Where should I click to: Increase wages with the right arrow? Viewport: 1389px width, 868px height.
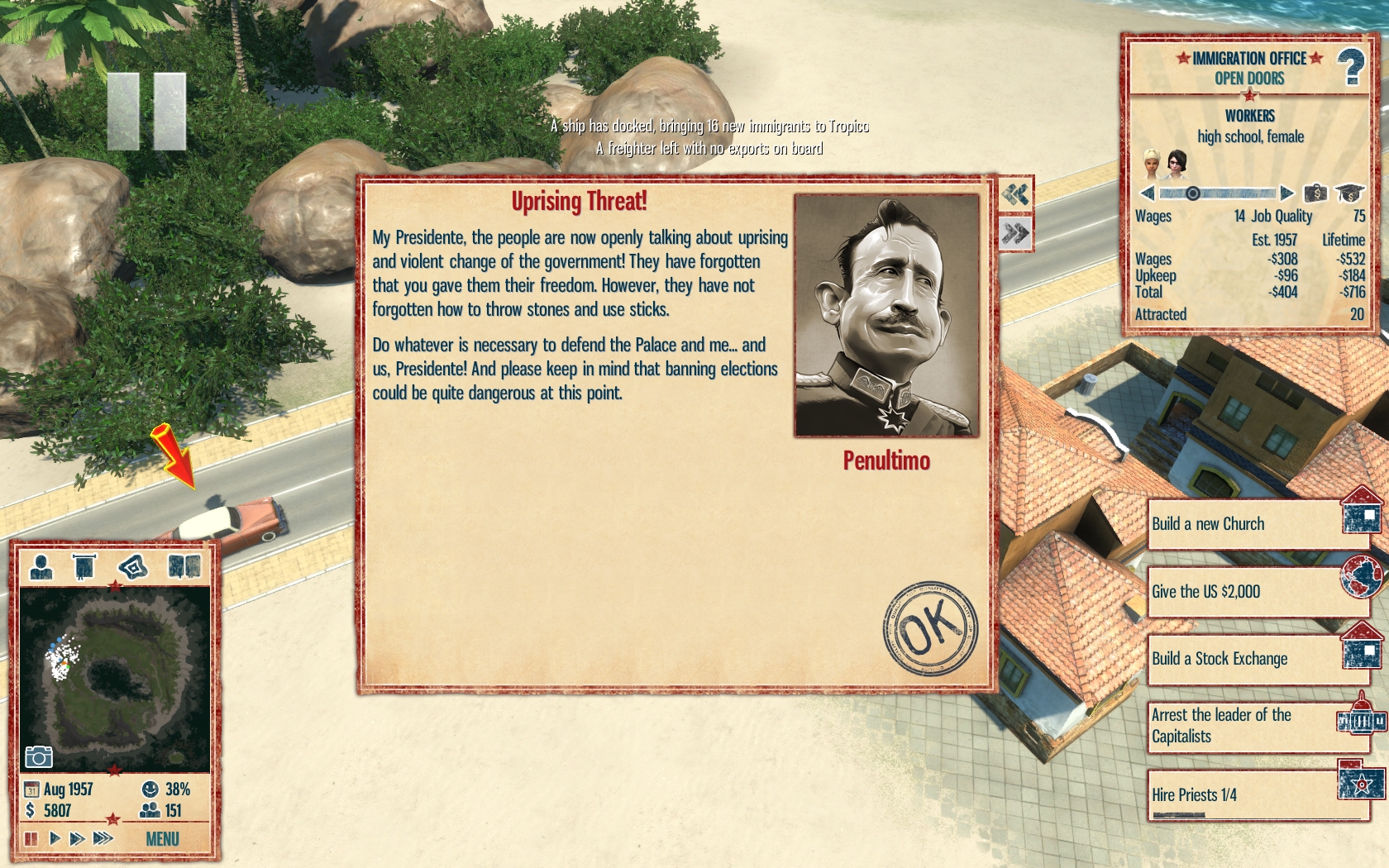pyautogui.click(x=1286, y=193)
